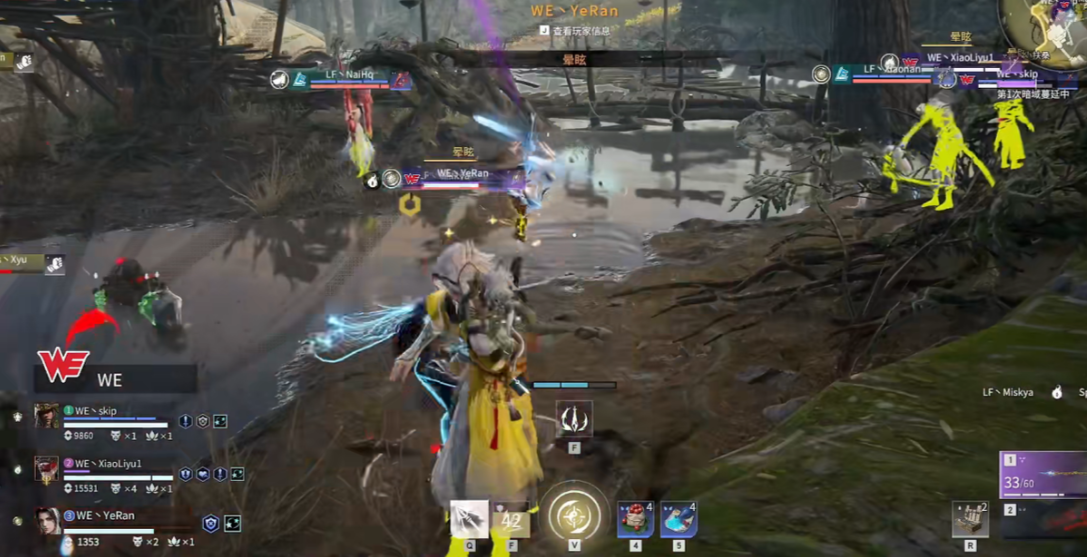Click the slot showing number 42

click(512, 520)
